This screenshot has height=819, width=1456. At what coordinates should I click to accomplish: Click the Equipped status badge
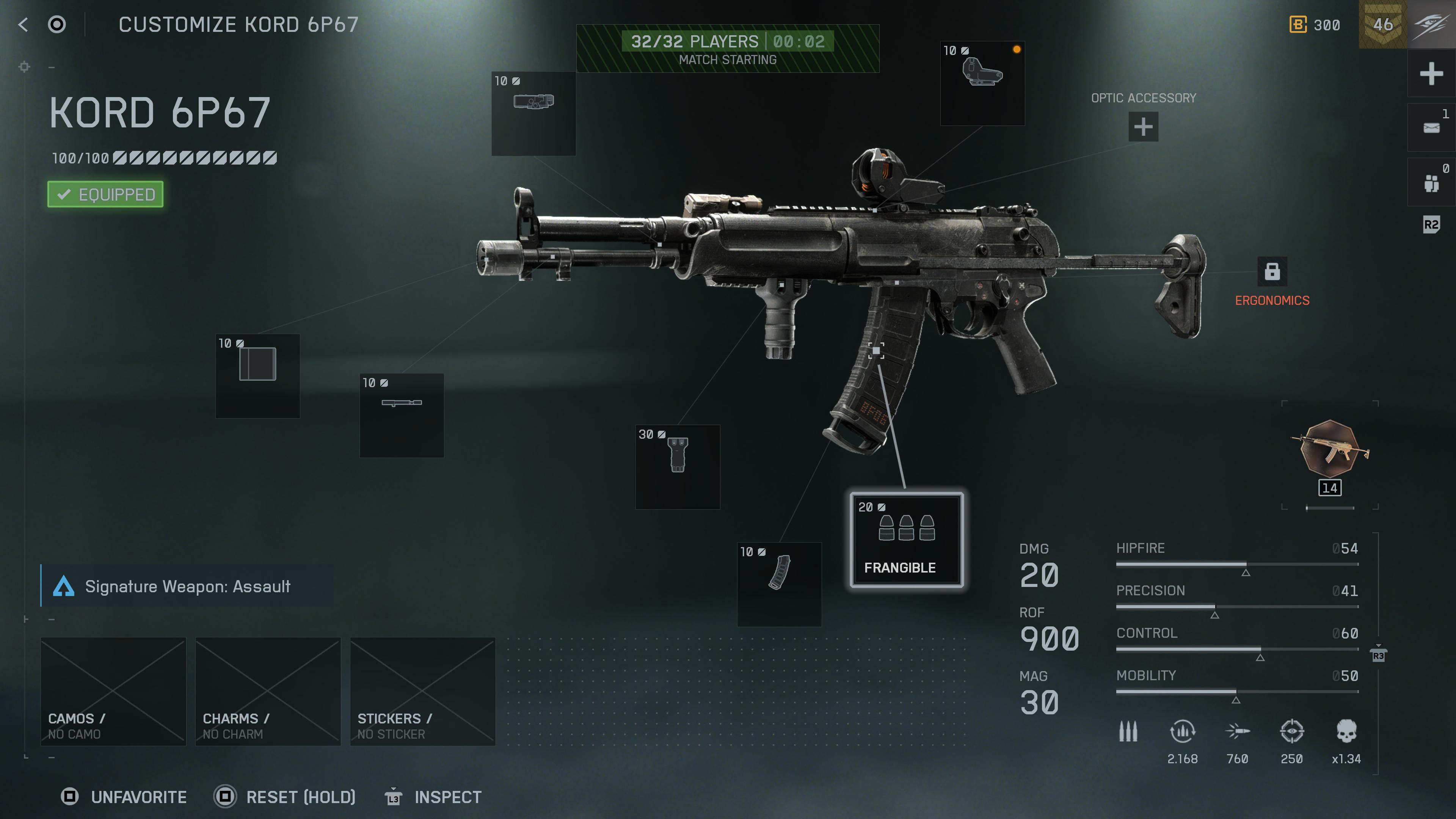point(105,194)
